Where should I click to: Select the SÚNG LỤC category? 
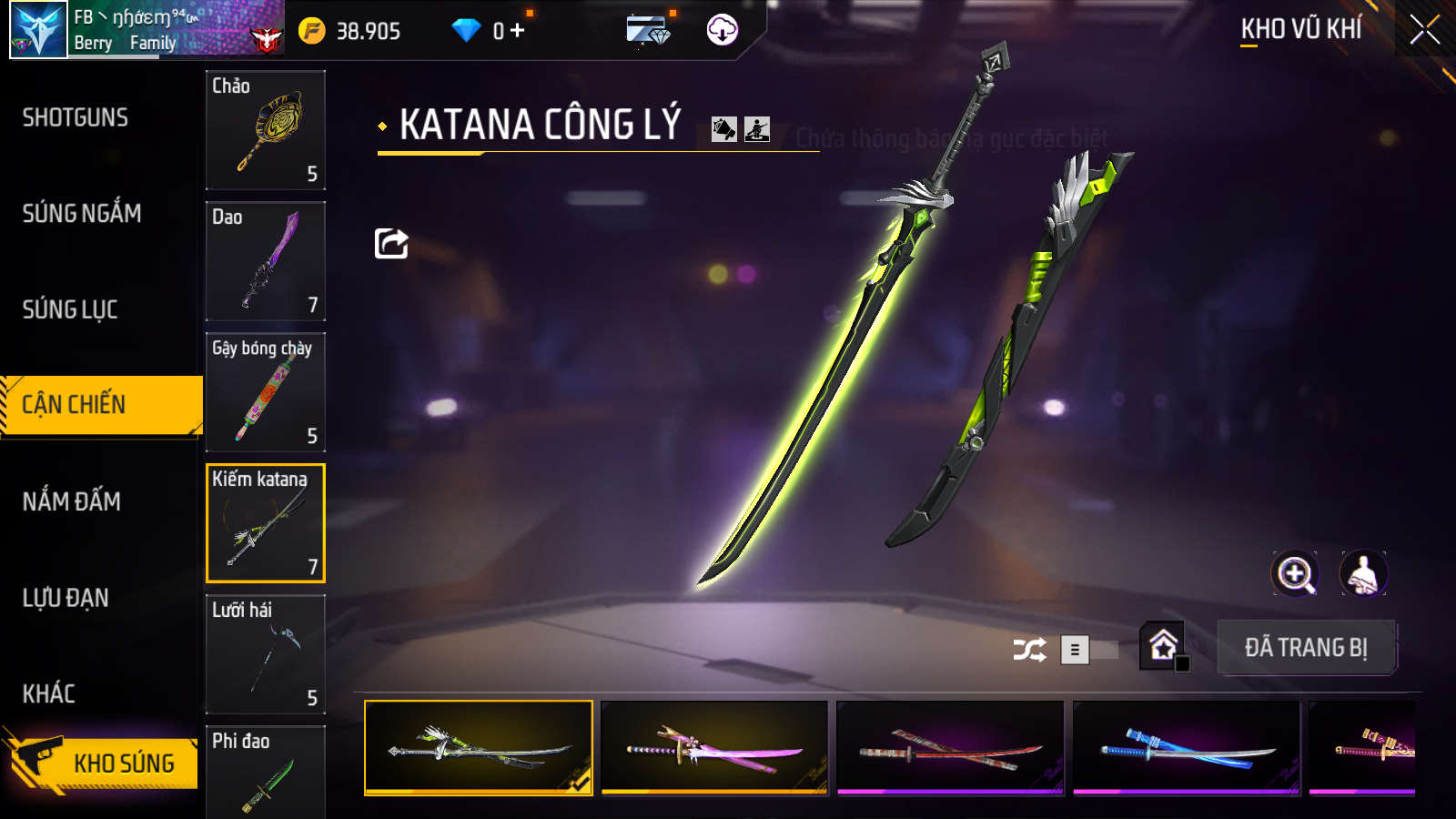click(70, 309)
